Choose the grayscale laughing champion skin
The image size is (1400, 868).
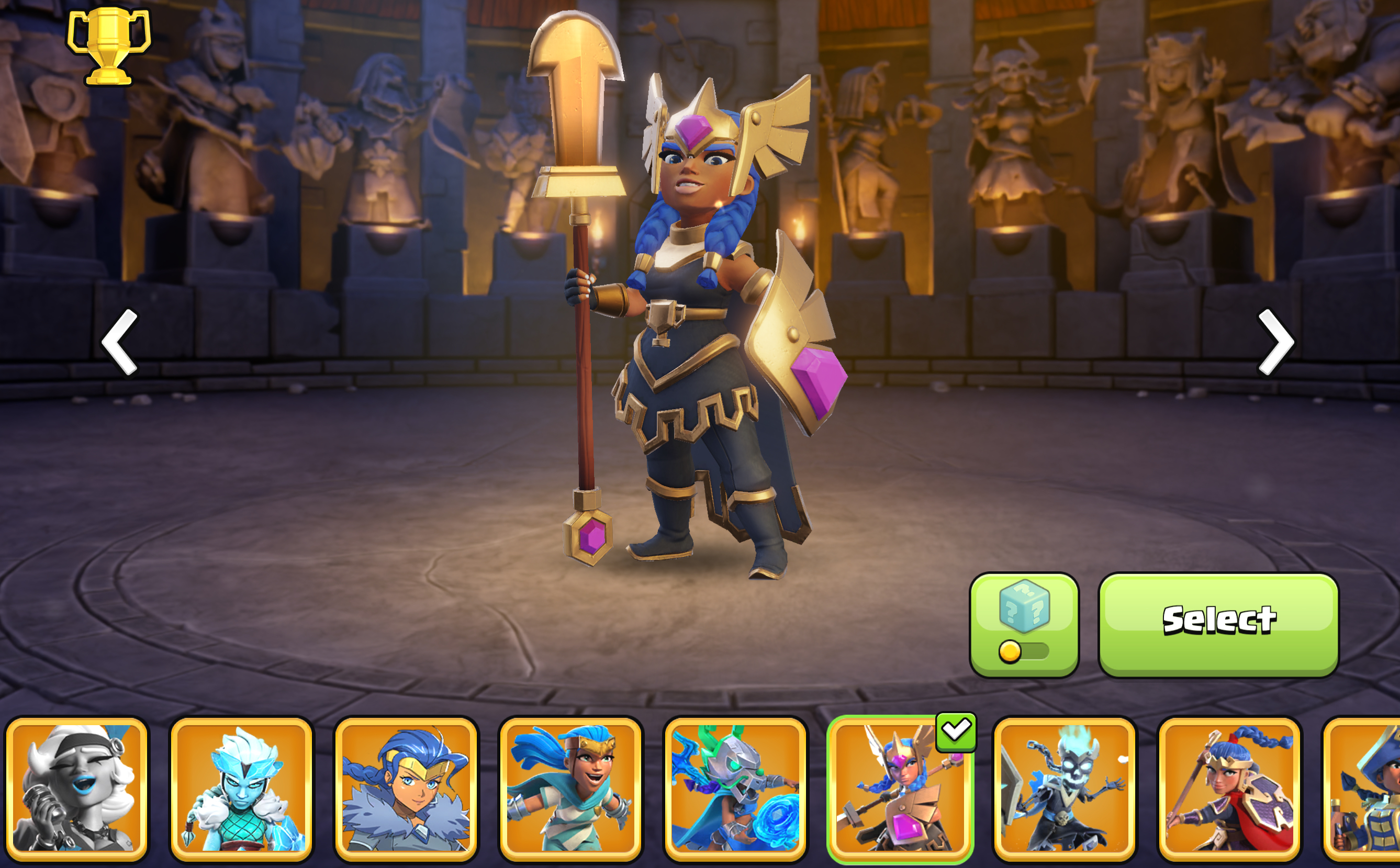tap(76, 789)
